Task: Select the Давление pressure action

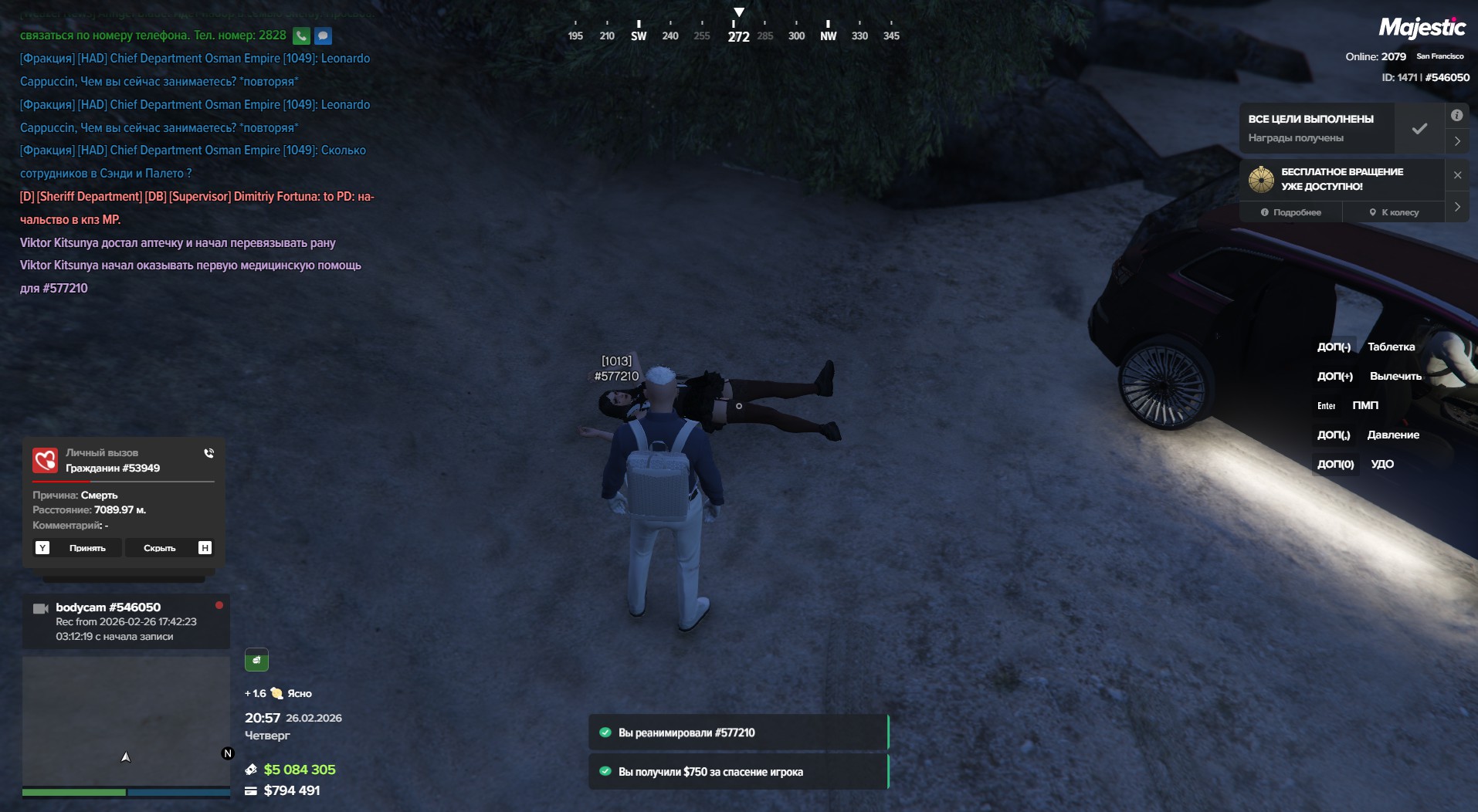Action: [1392, 435]
